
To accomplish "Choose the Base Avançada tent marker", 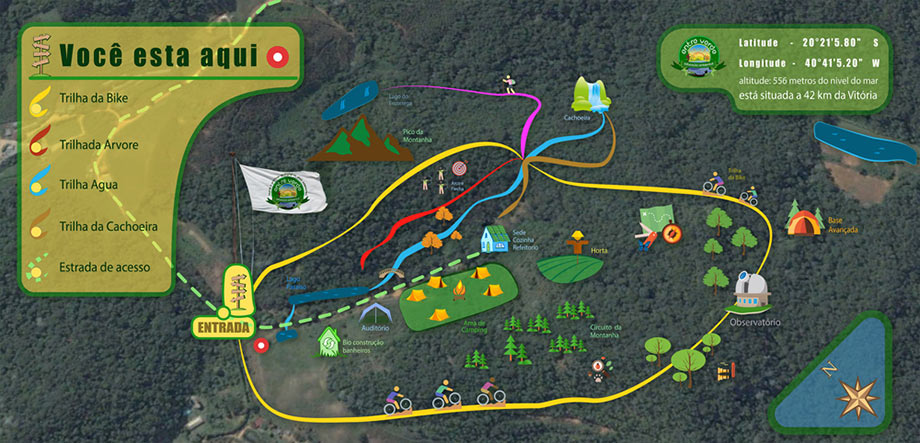I will click(x=803, y=218).
